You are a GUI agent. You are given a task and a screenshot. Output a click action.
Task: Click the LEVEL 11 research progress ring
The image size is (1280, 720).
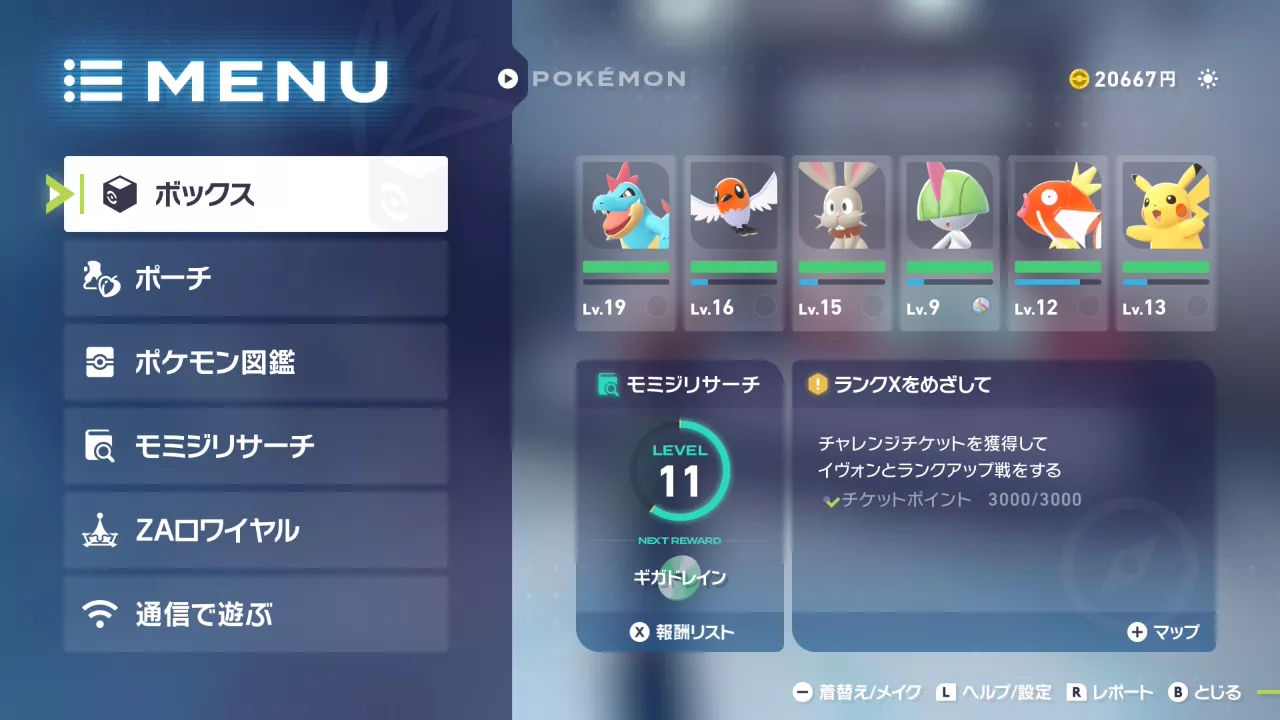click(x=680, y=470)
